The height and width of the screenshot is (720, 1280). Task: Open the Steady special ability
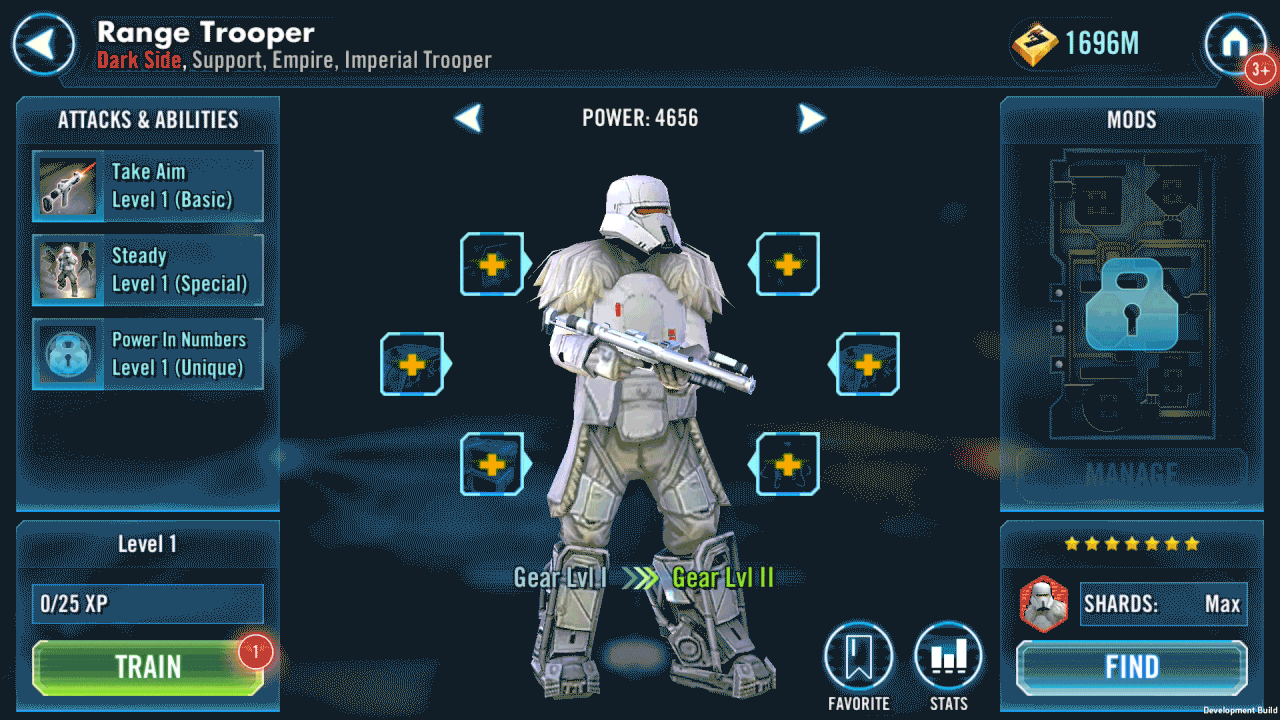(148, 270)
